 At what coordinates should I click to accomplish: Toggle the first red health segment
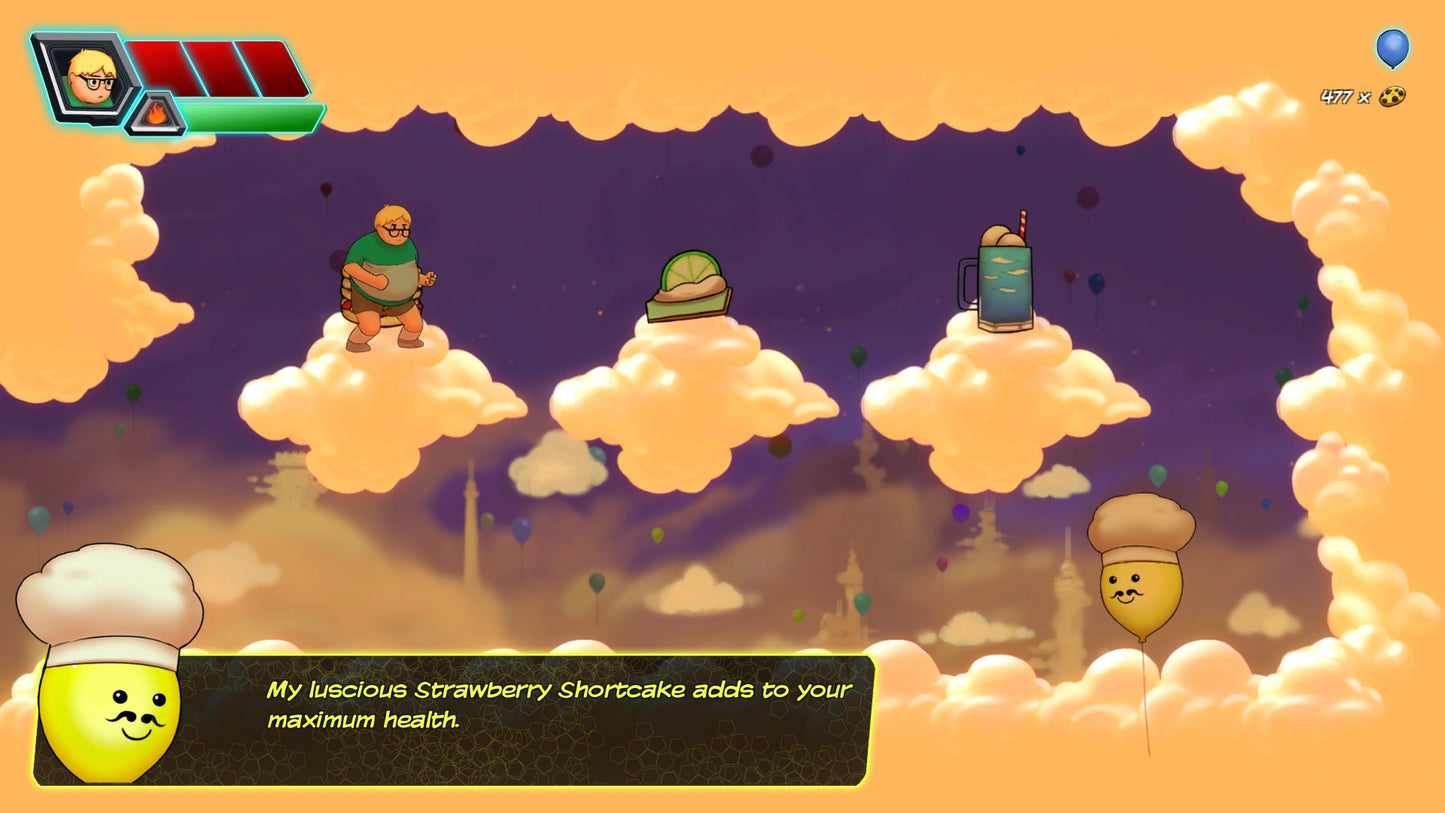point(155,65)
